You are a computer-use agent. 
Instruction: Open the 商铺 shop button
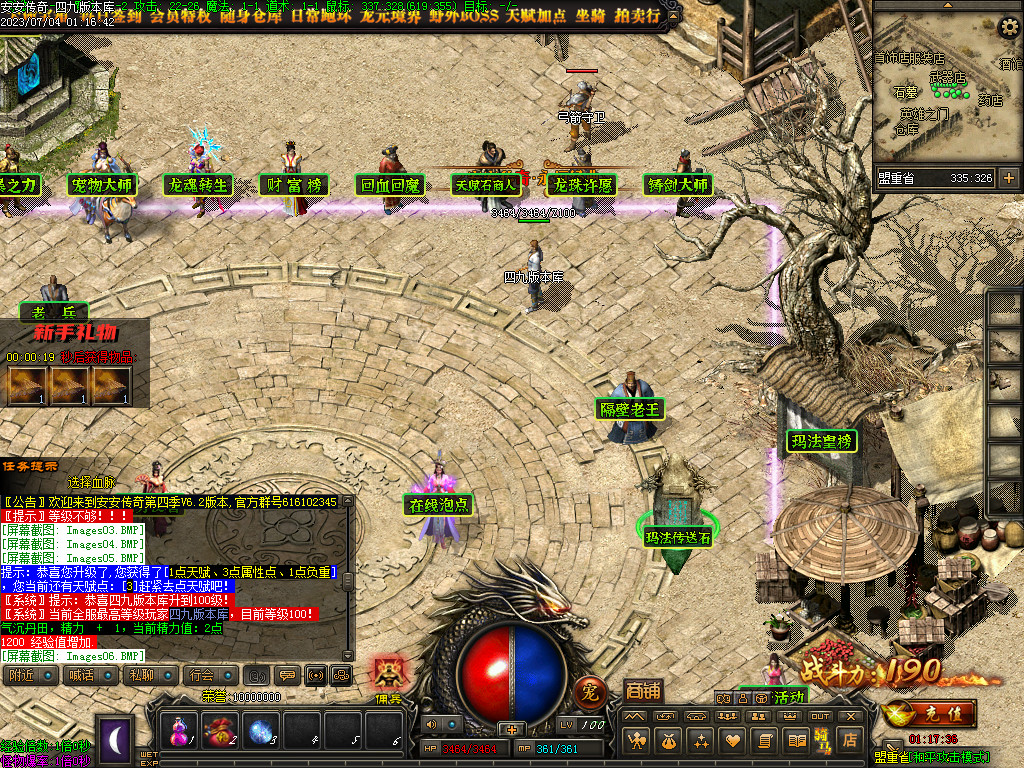[642, 691]
